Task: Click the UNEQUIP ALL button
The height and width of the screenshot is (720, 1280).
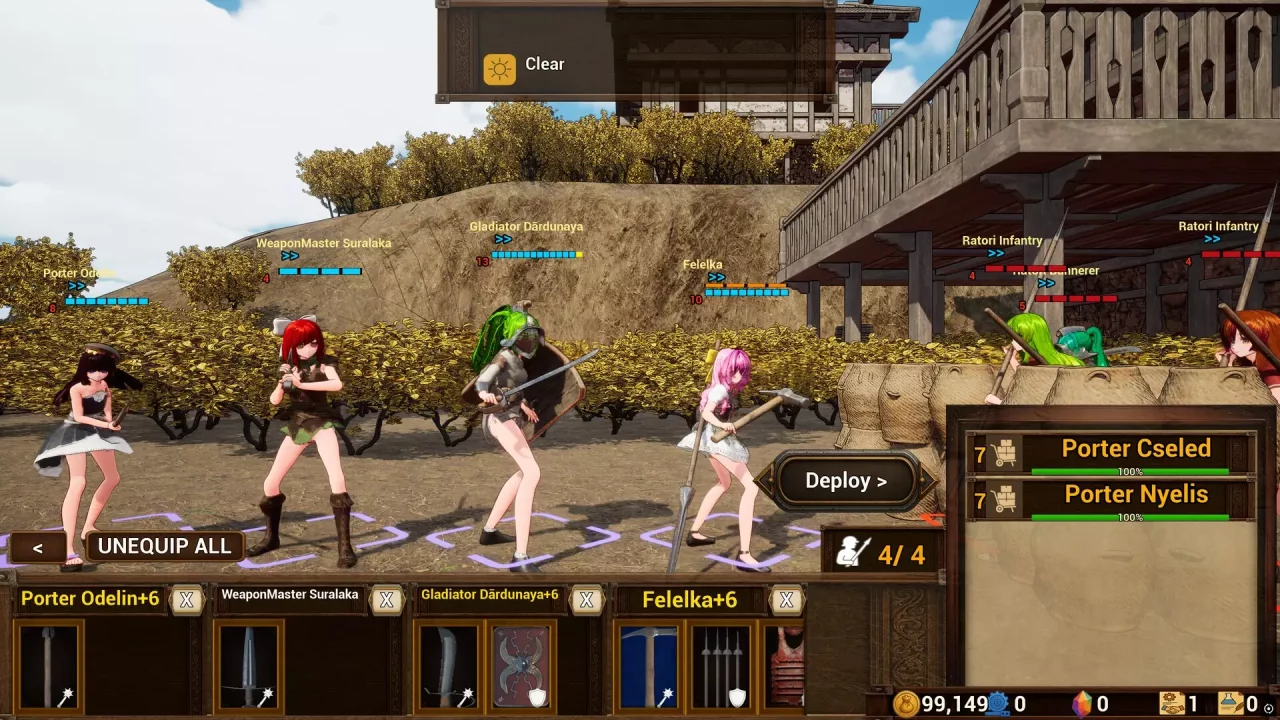Action: [164, 546]
